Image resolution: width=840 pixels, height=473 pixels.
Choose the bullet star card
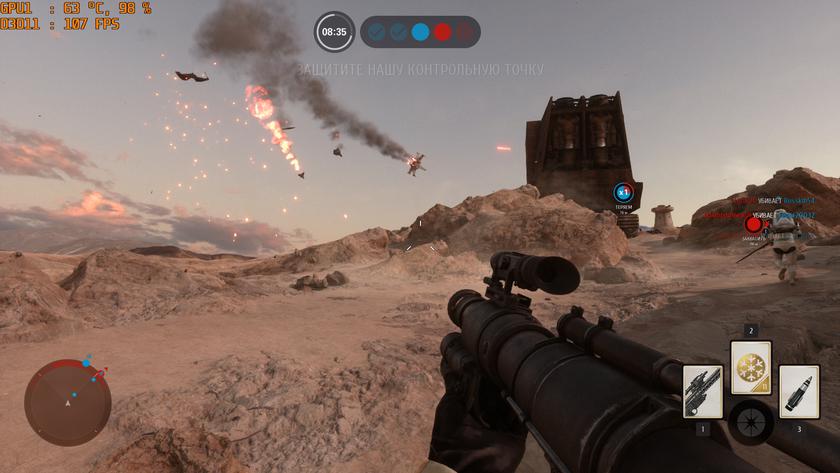[798, 391]
